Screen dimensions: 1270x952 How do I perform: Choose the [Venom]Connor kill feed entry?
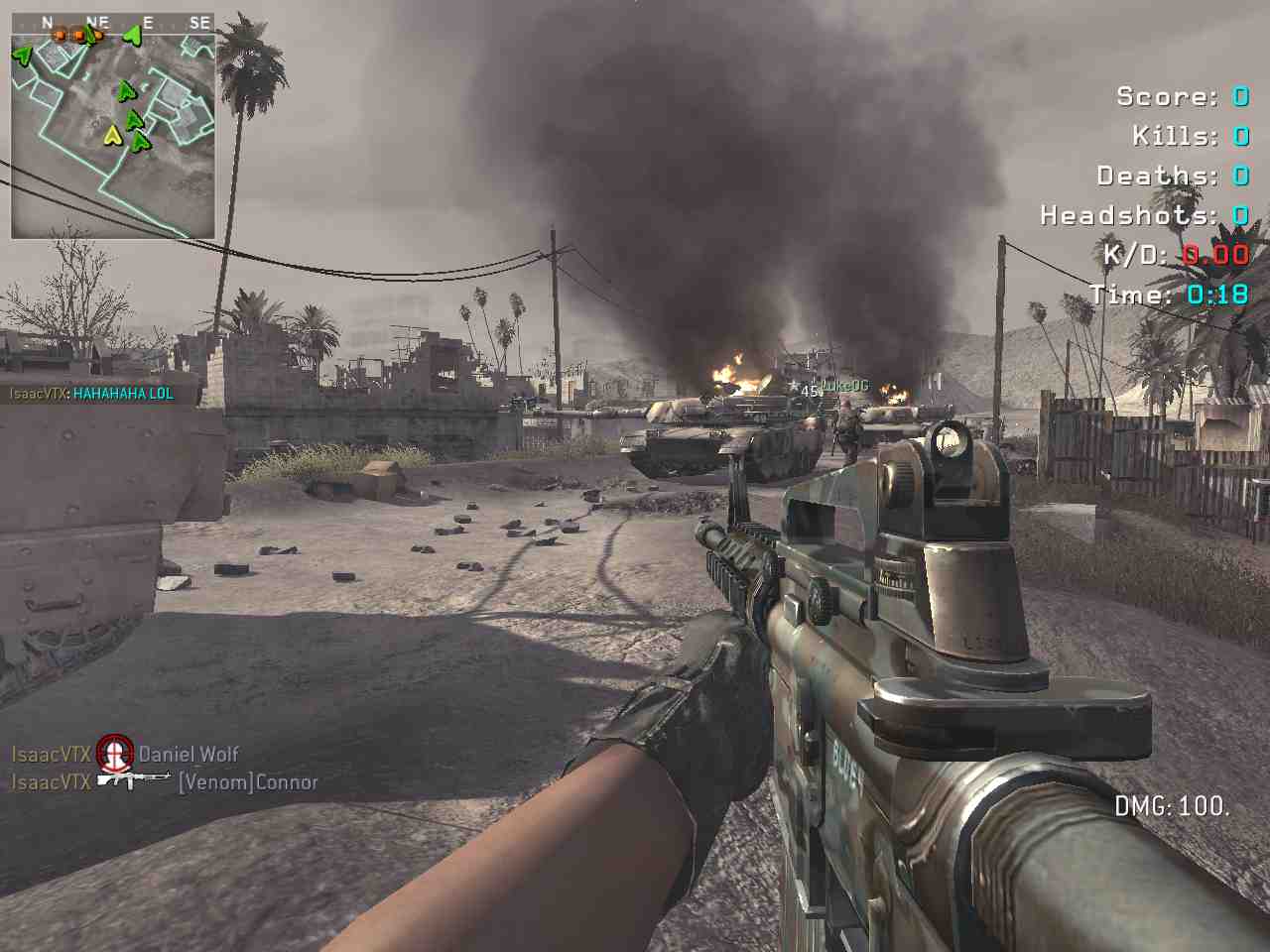click(165, 782)
